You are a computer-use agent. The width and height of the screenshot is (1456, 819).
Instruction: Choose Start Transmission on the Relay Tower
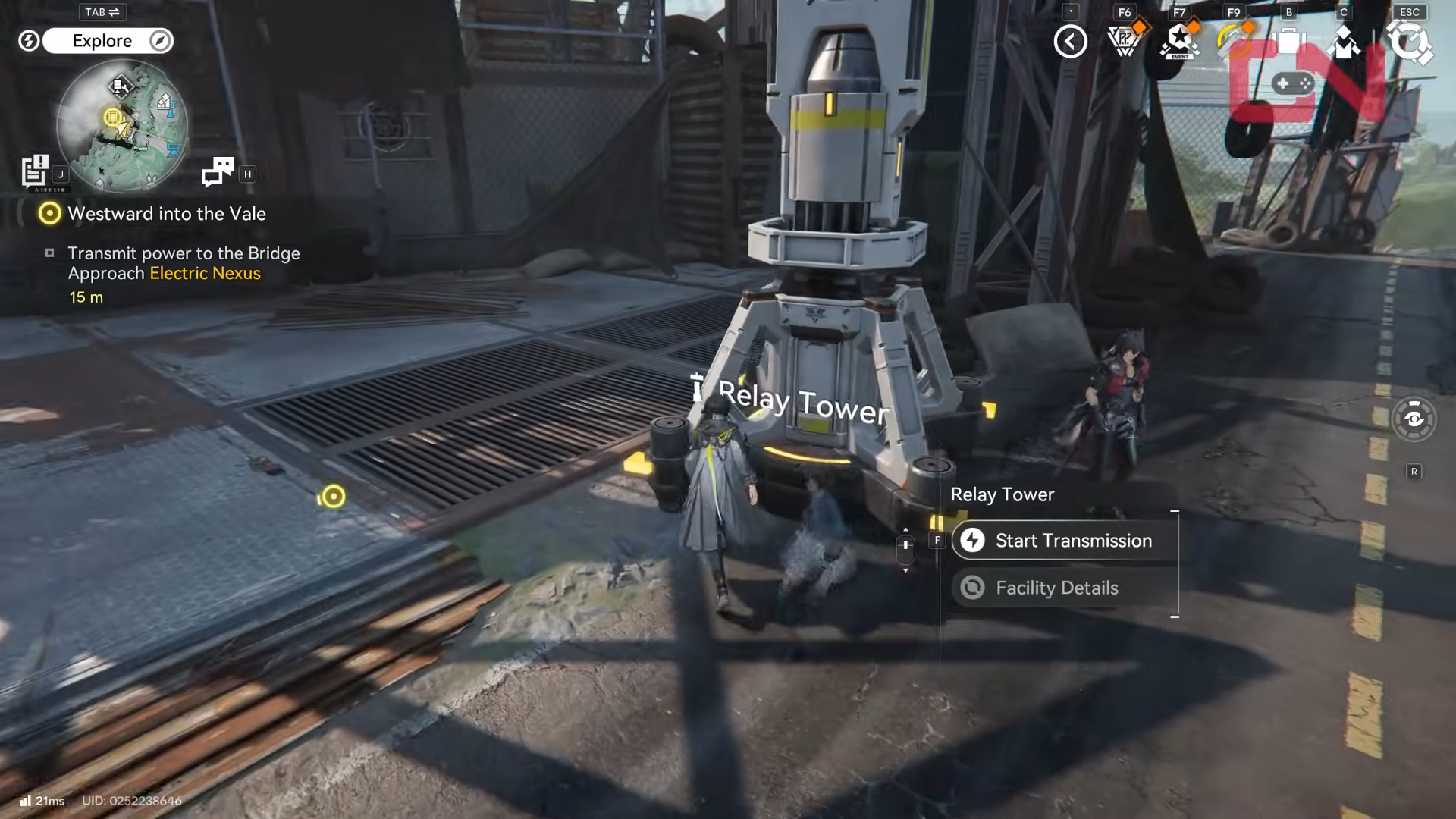click(x=1065, y=541)
